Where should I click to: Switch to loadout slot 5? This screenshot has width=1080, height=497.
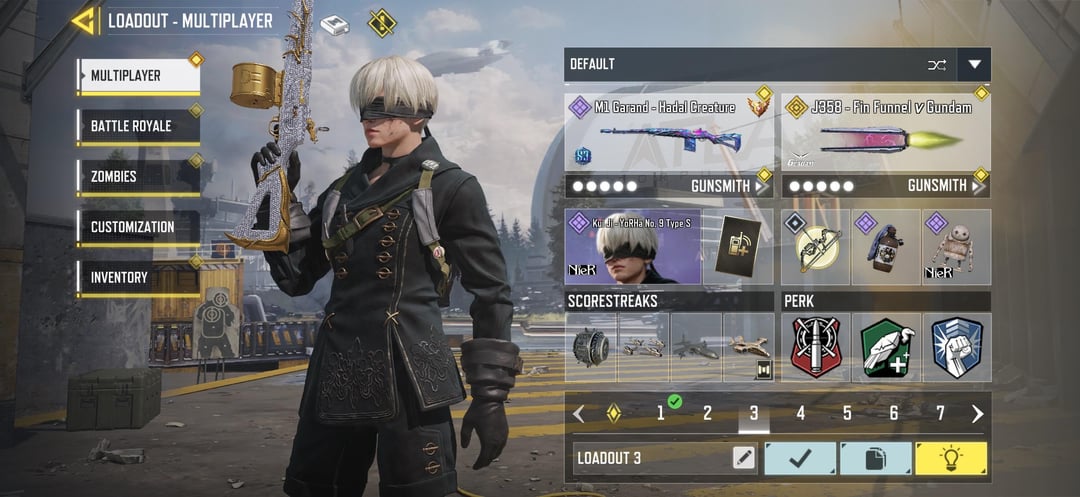coord(847,413)
